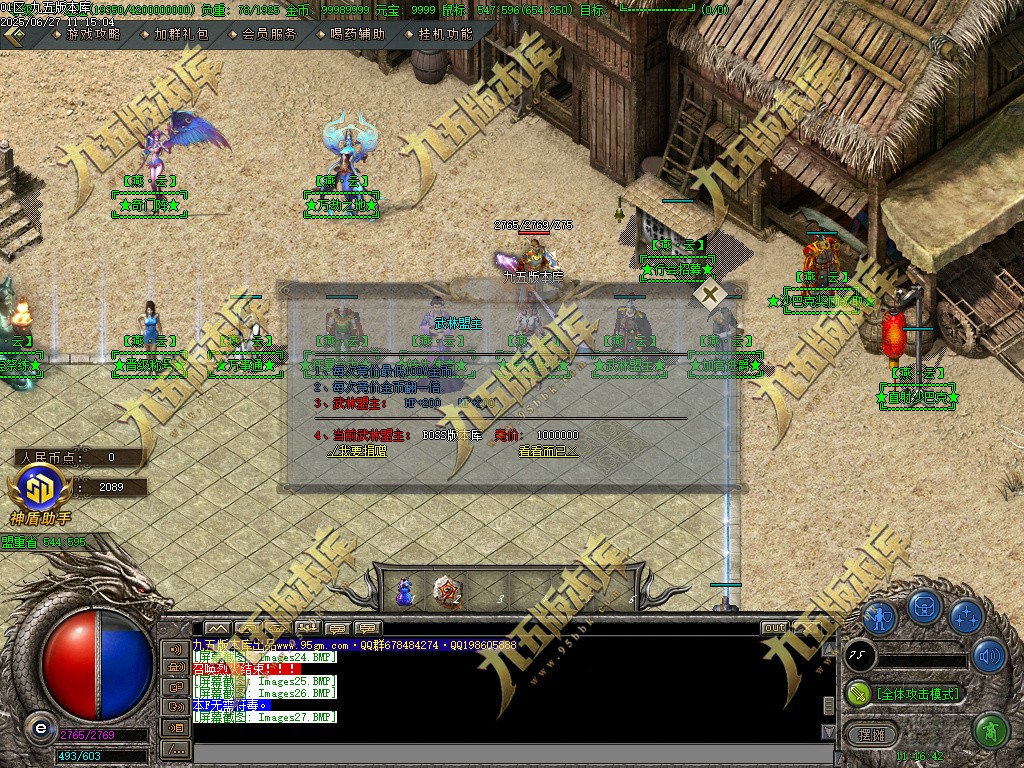Use the red scroll item in hotbar
This screenshot has width=1024, height=768.
click(x=447, y=592)
